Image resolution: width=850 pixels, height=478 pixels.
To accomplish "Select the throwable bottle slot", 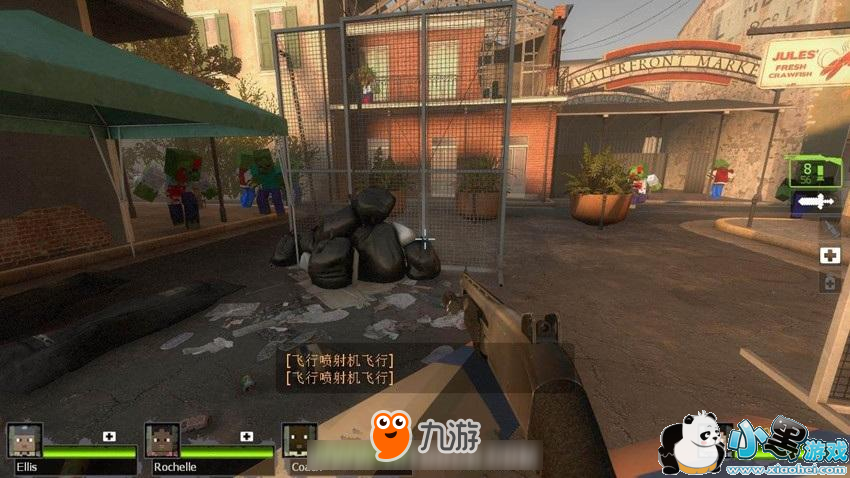I will coord(829,229).
